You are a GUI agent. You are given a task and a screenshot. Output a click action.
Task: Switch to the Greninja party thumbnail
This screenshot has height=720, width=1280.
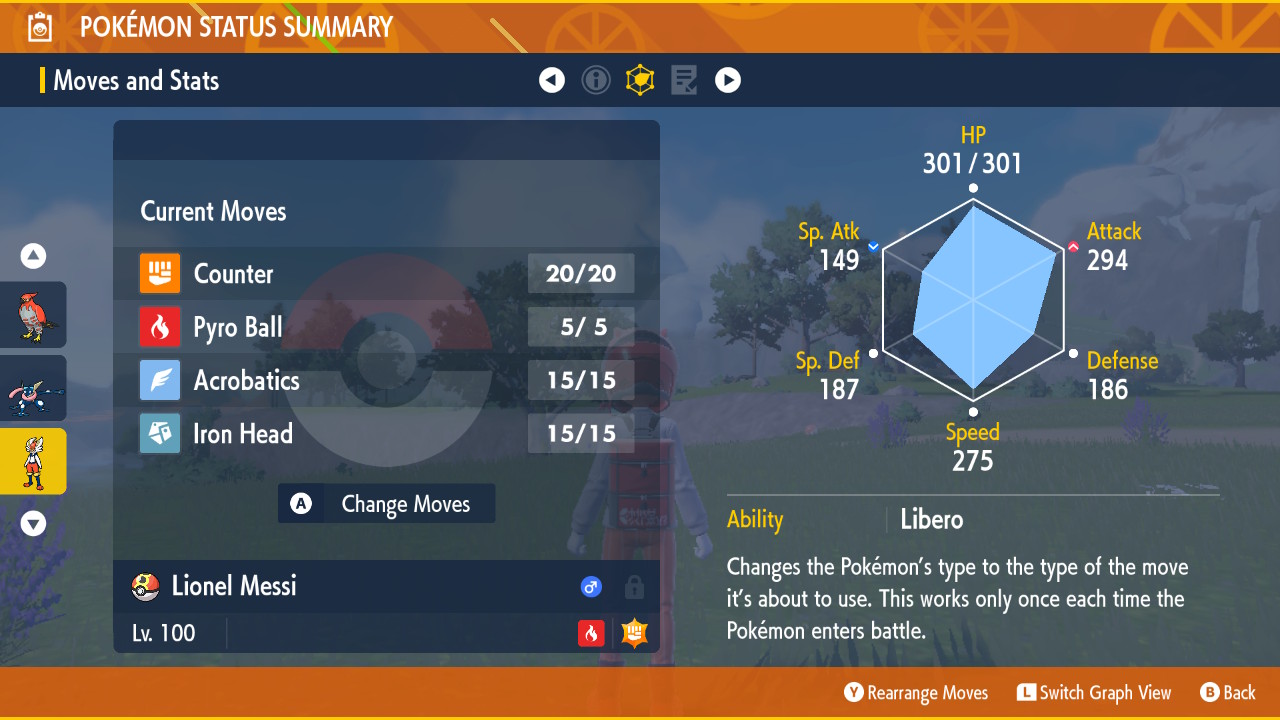click(33, 388)
